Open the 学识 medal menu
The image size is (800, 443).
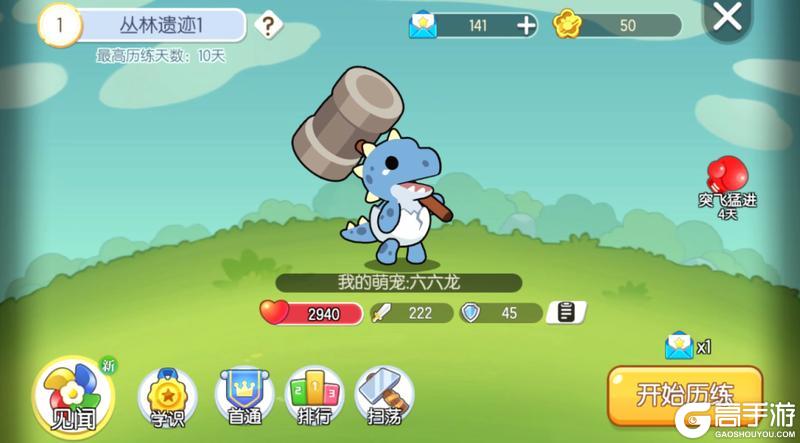(167, 396)
